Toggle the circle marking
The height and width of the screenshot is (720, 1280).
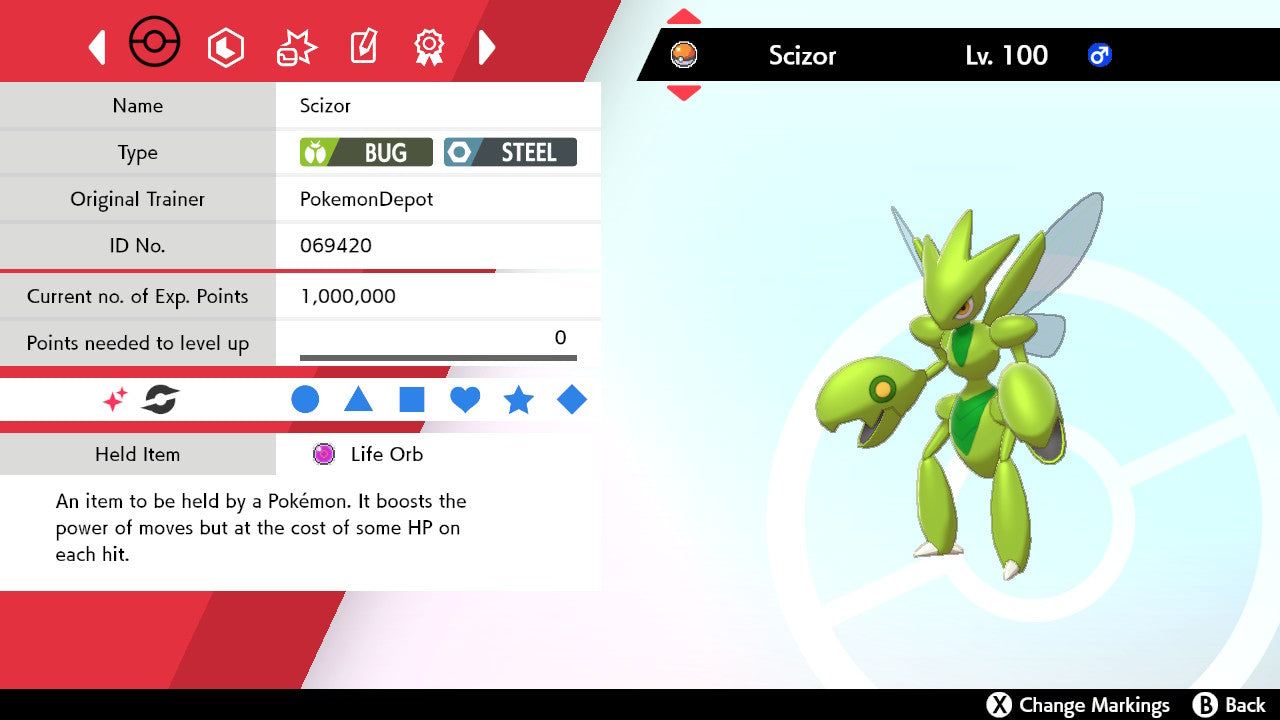305,400
